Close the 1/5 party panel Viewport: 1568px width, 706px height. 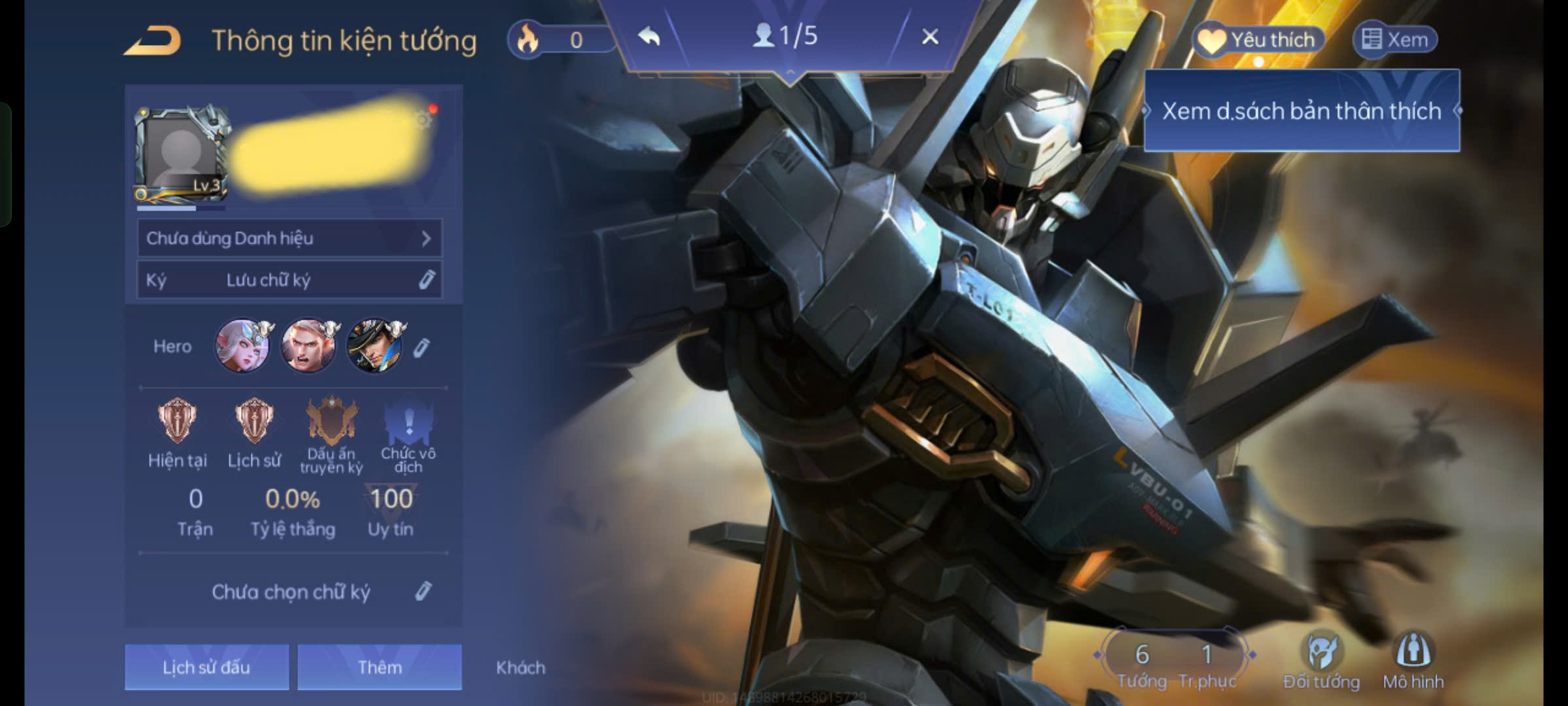click(930, 37)
